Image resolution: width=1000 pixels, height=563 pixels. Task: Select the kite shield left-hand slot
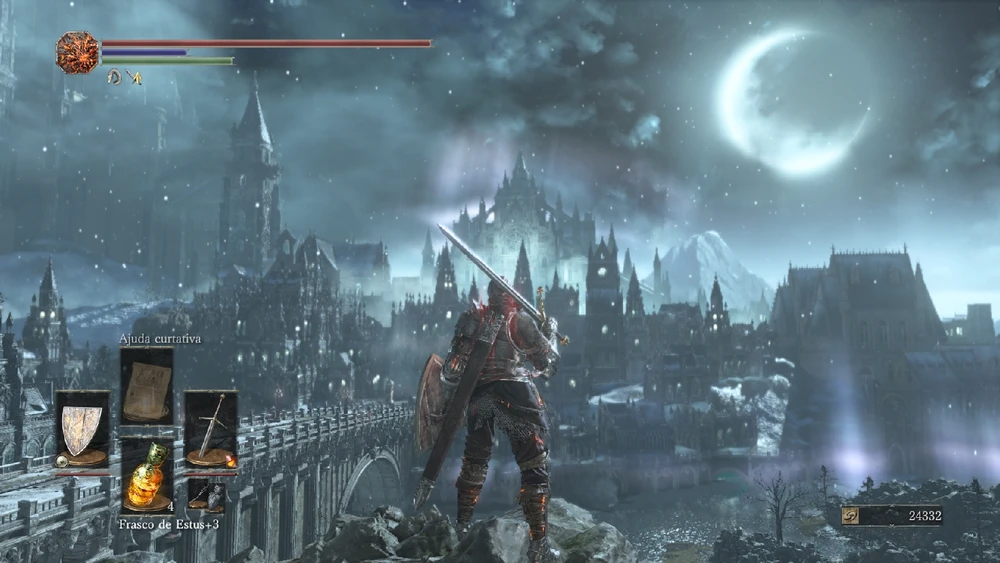[82, 430]
